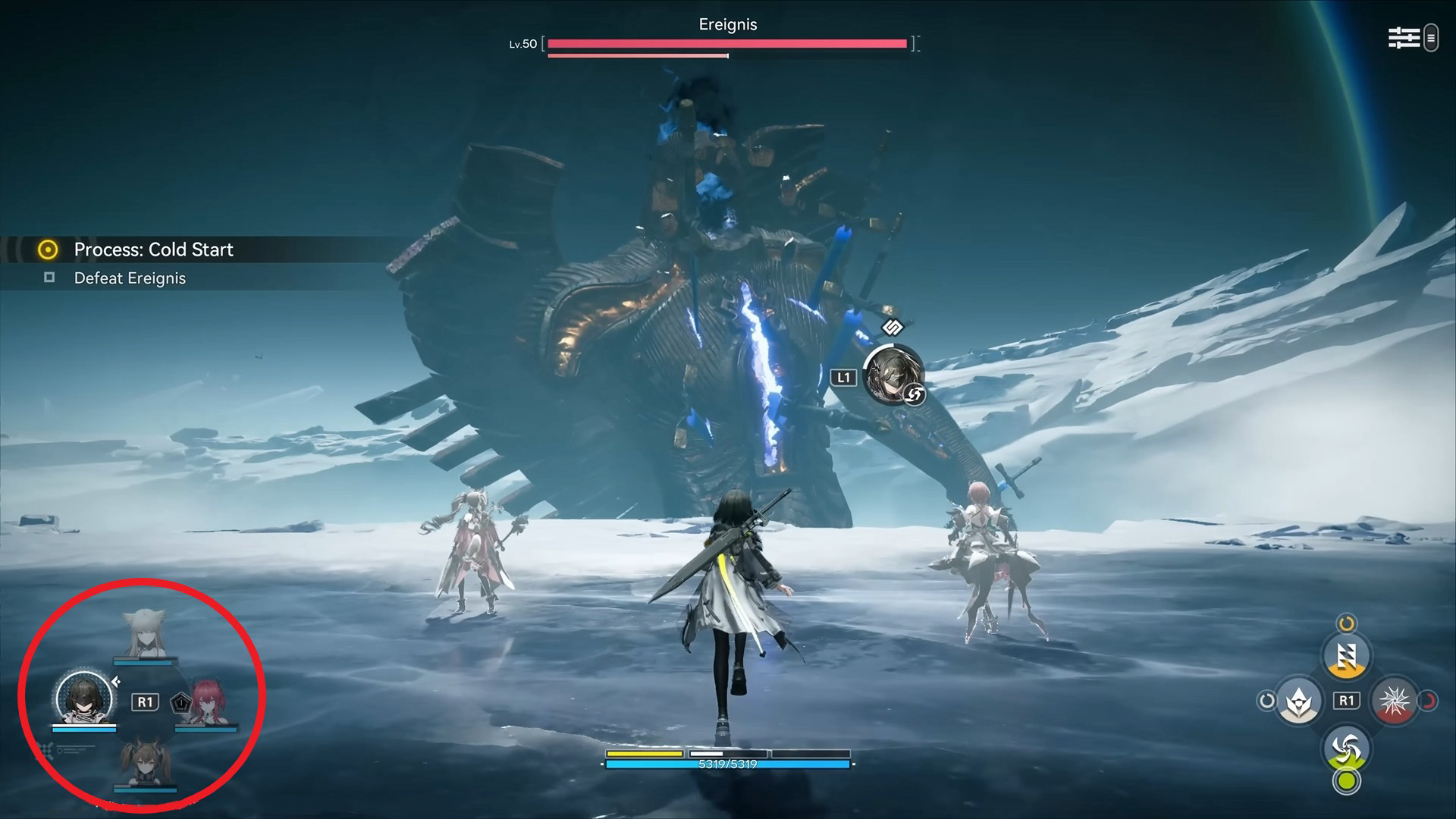Expand the arrow marker on active character portrait
1456x819 pixels.
coord(115,682)
